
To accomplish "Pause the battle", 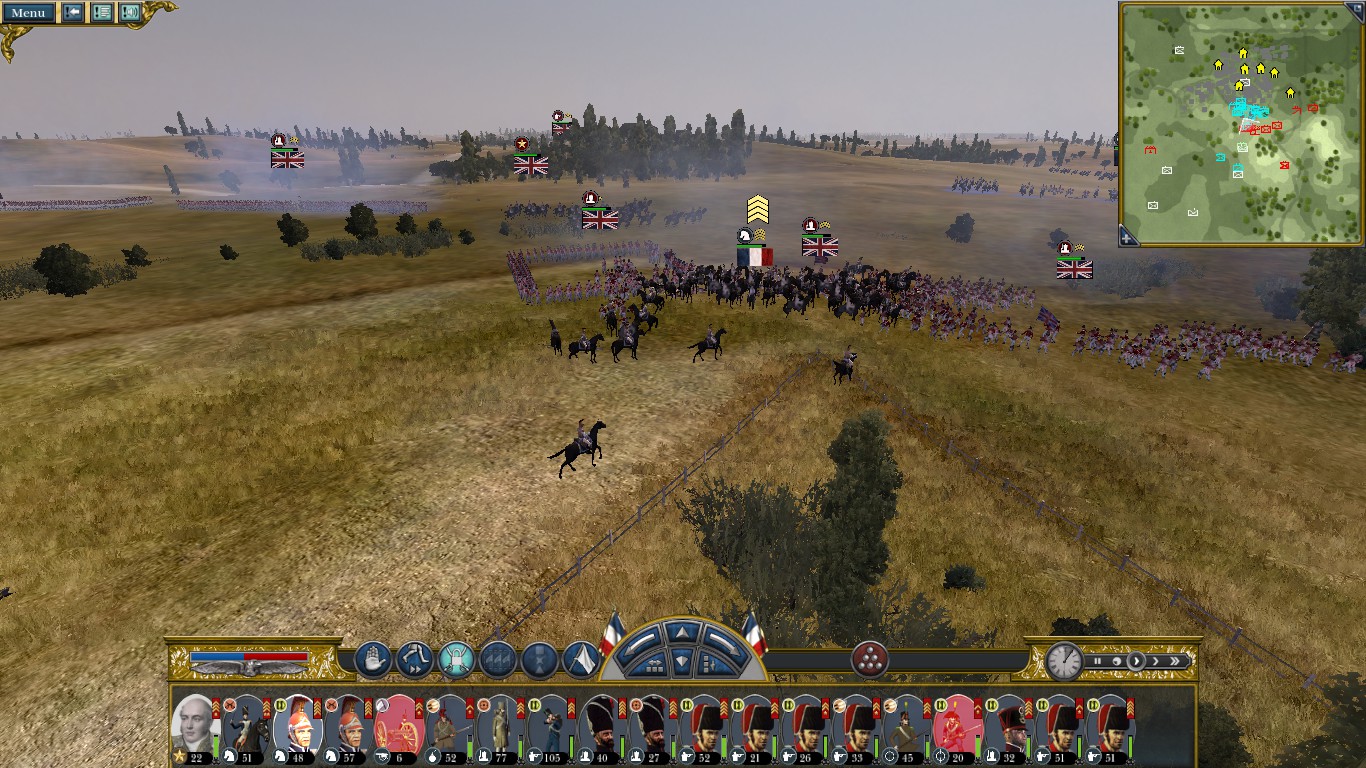I will coord(1097,661).
